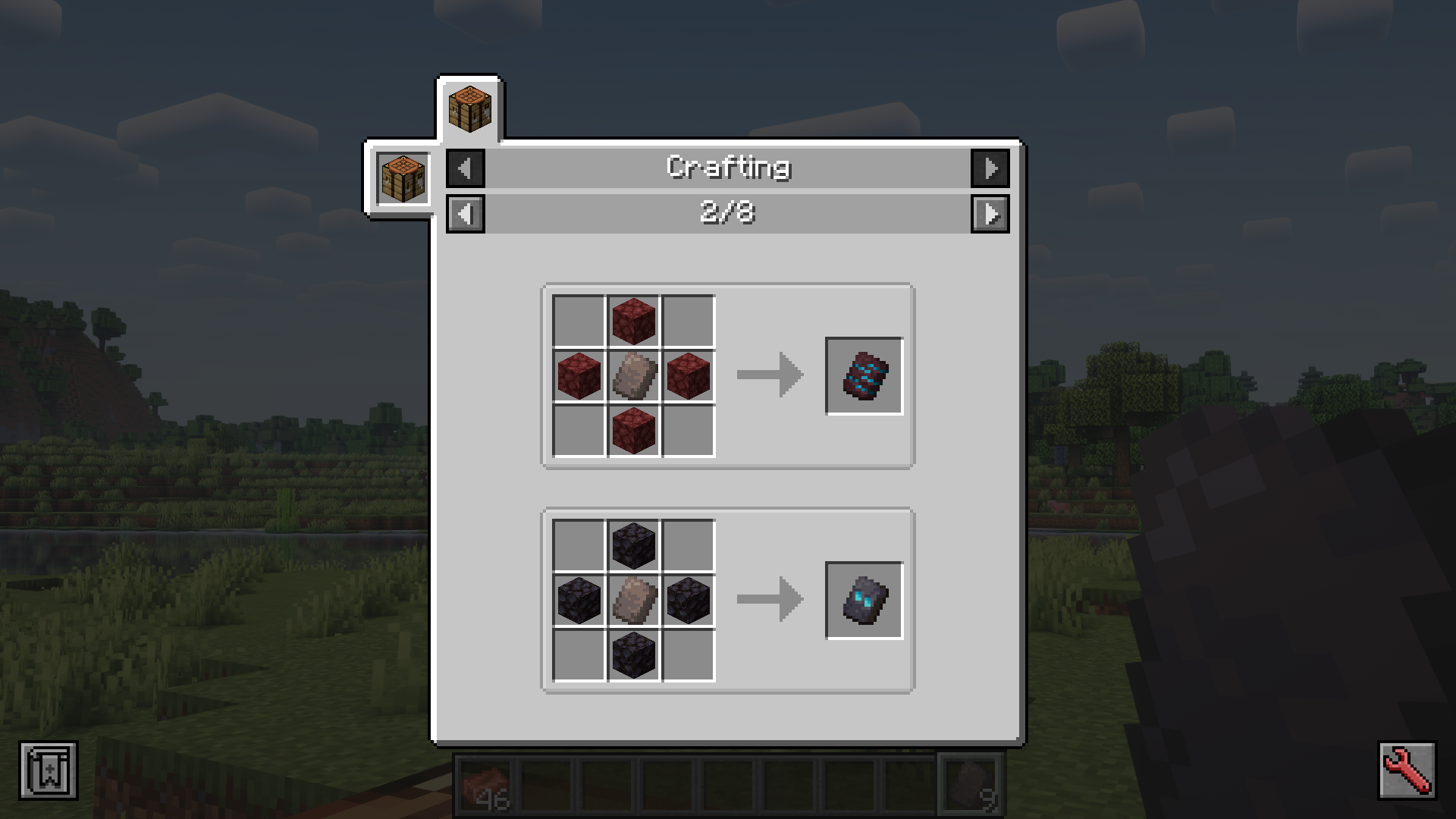
Task: Click the red nether backpack crafting result
Action: click(x=864, y=374)
